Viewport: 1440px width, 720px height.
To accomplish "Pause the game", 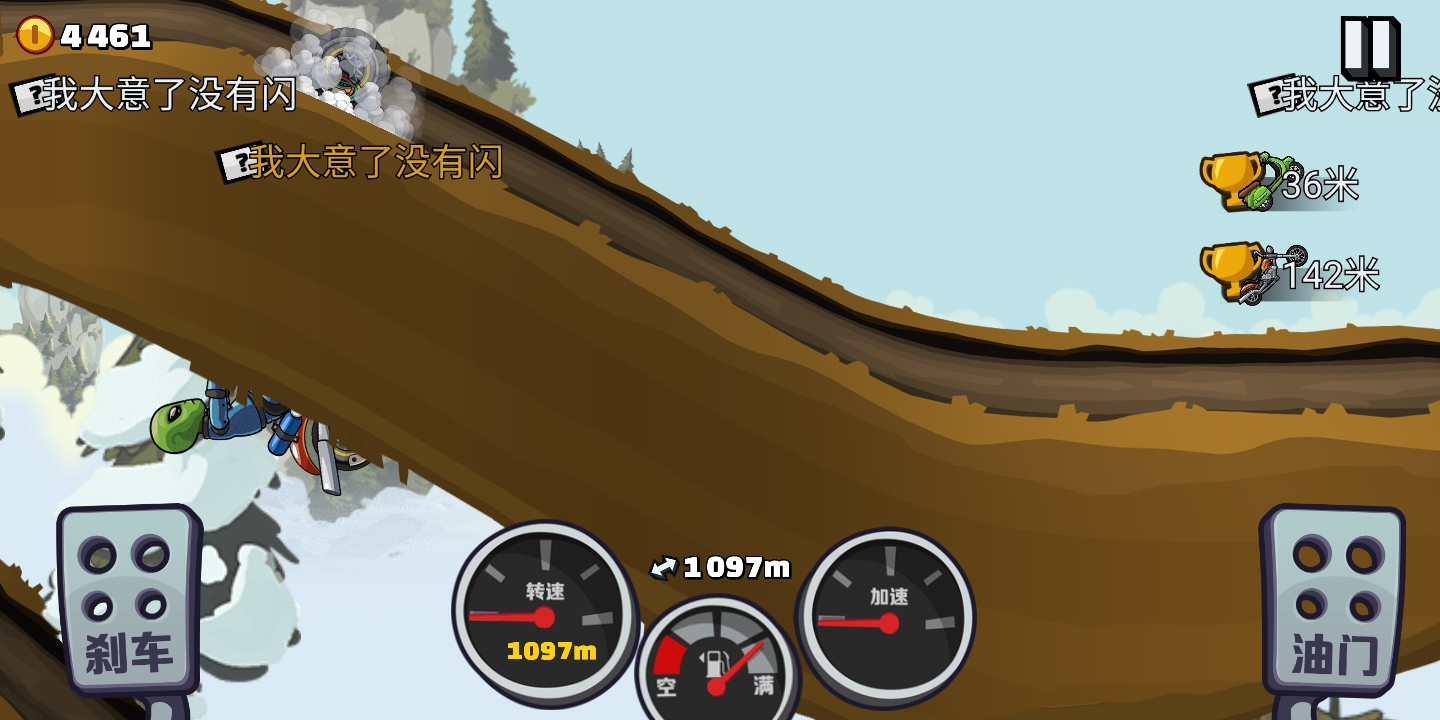I will [x=1368, y=47].
